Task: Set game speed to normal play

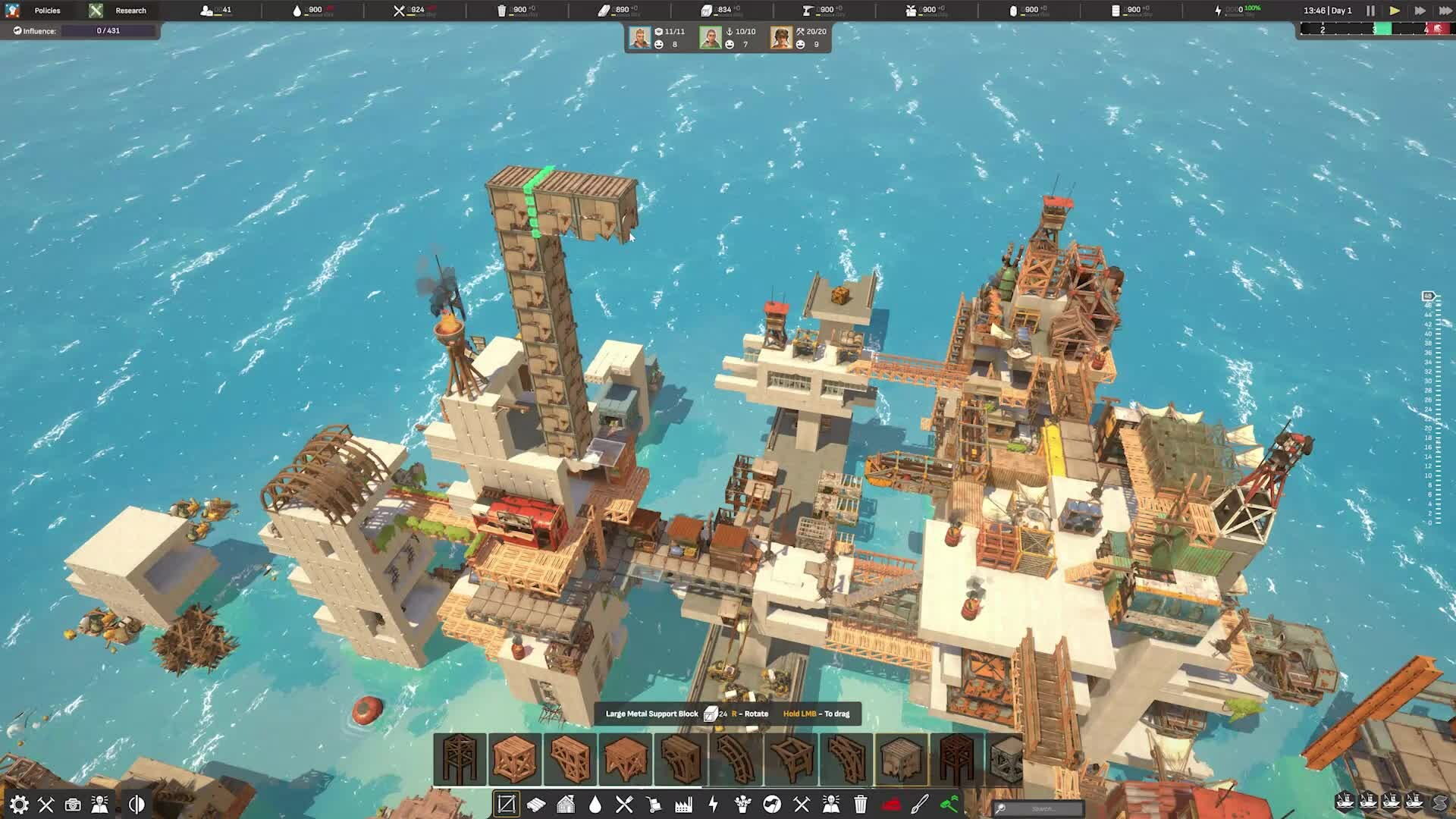Action: coord(1394,11)
